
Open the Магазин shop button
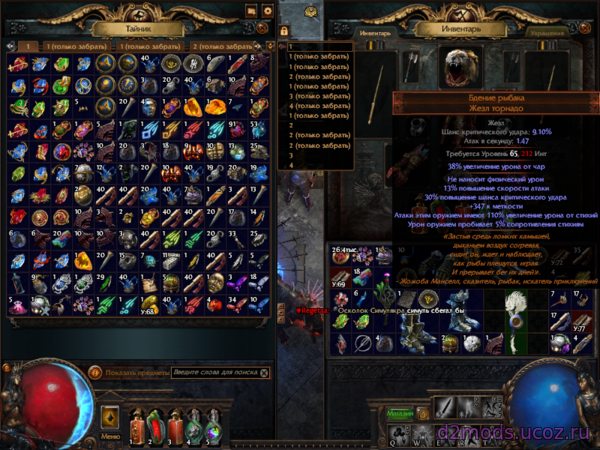point(401,412)
